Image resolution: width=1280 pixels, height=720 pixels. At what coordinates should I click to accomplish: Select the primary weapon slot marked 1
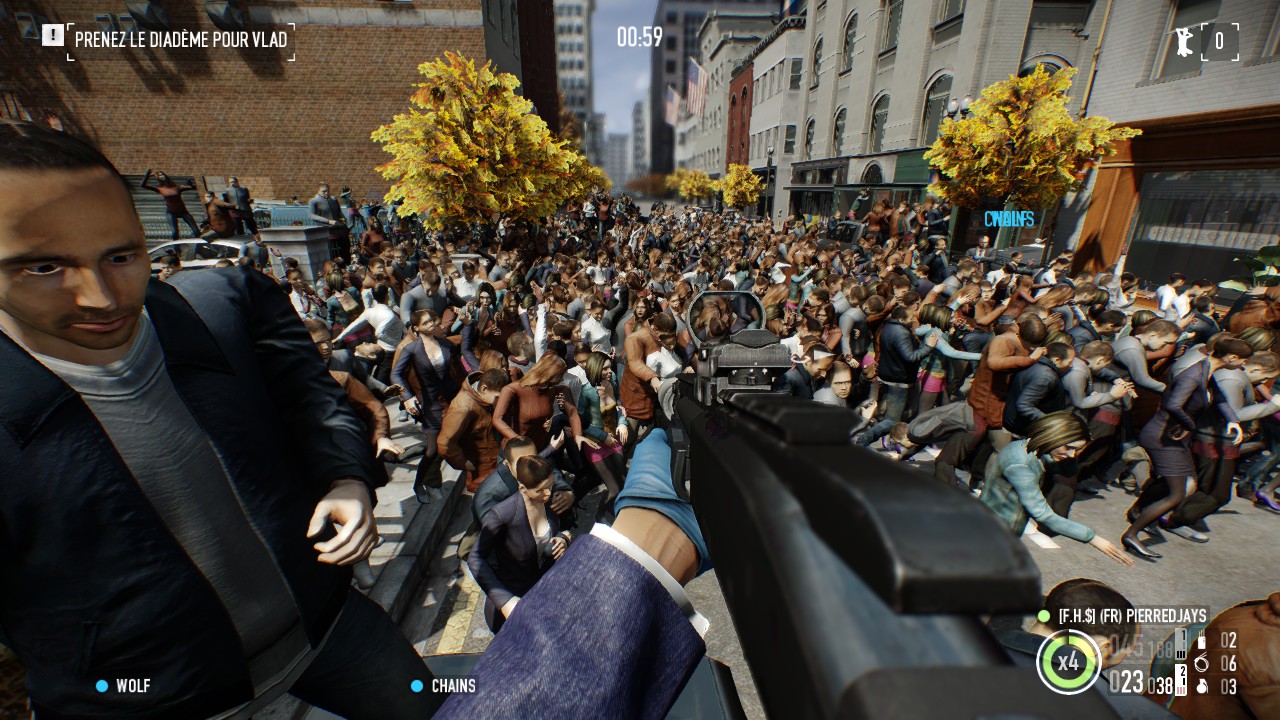(1181, 642)
